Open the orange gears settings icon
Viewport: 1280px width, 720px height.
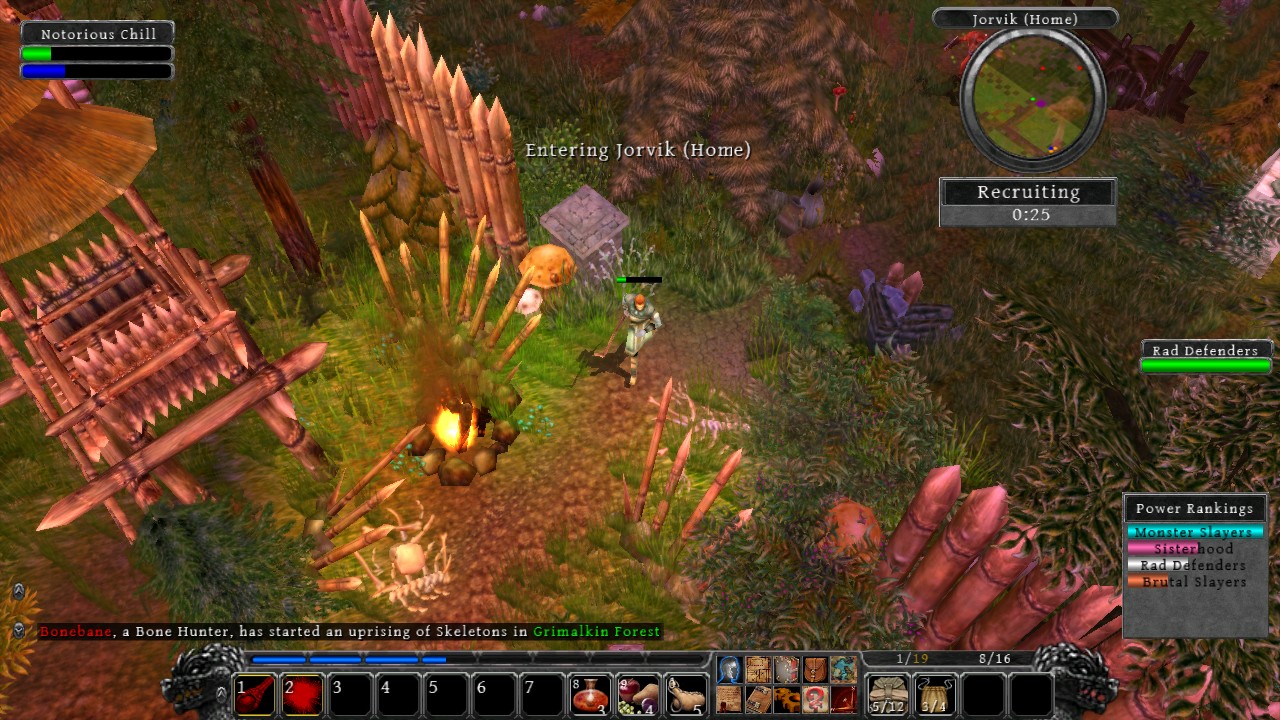pos(786,698)
